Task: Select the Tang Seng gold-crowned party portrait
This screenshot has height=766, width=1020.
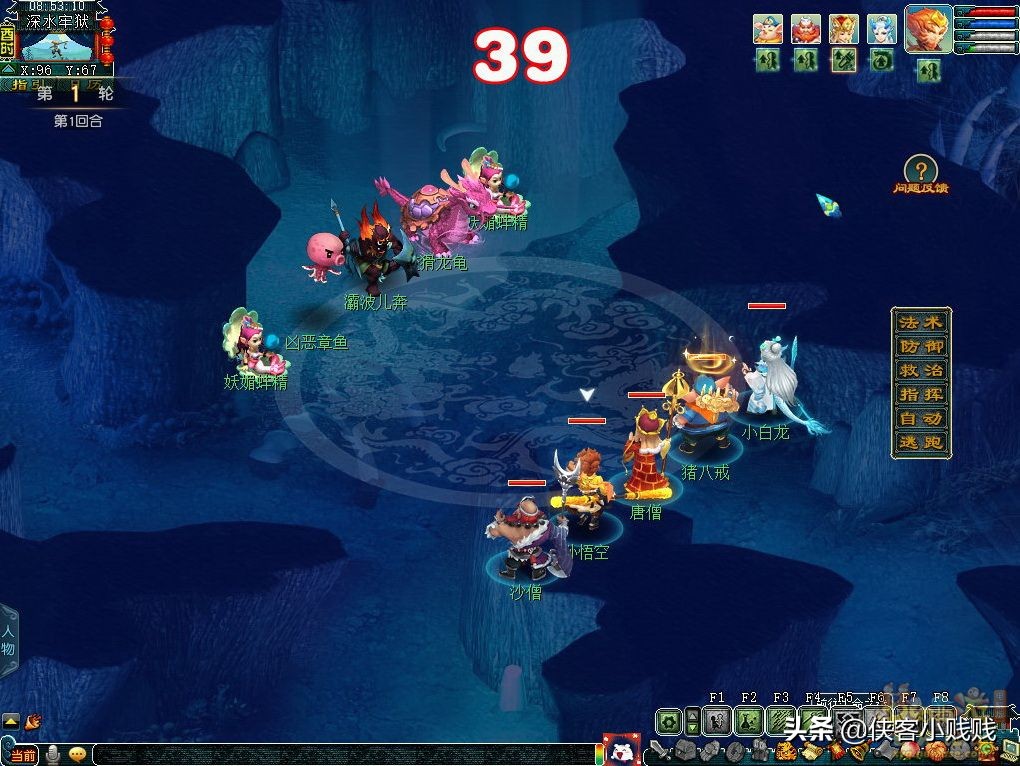Action: (x=844, y=28)
